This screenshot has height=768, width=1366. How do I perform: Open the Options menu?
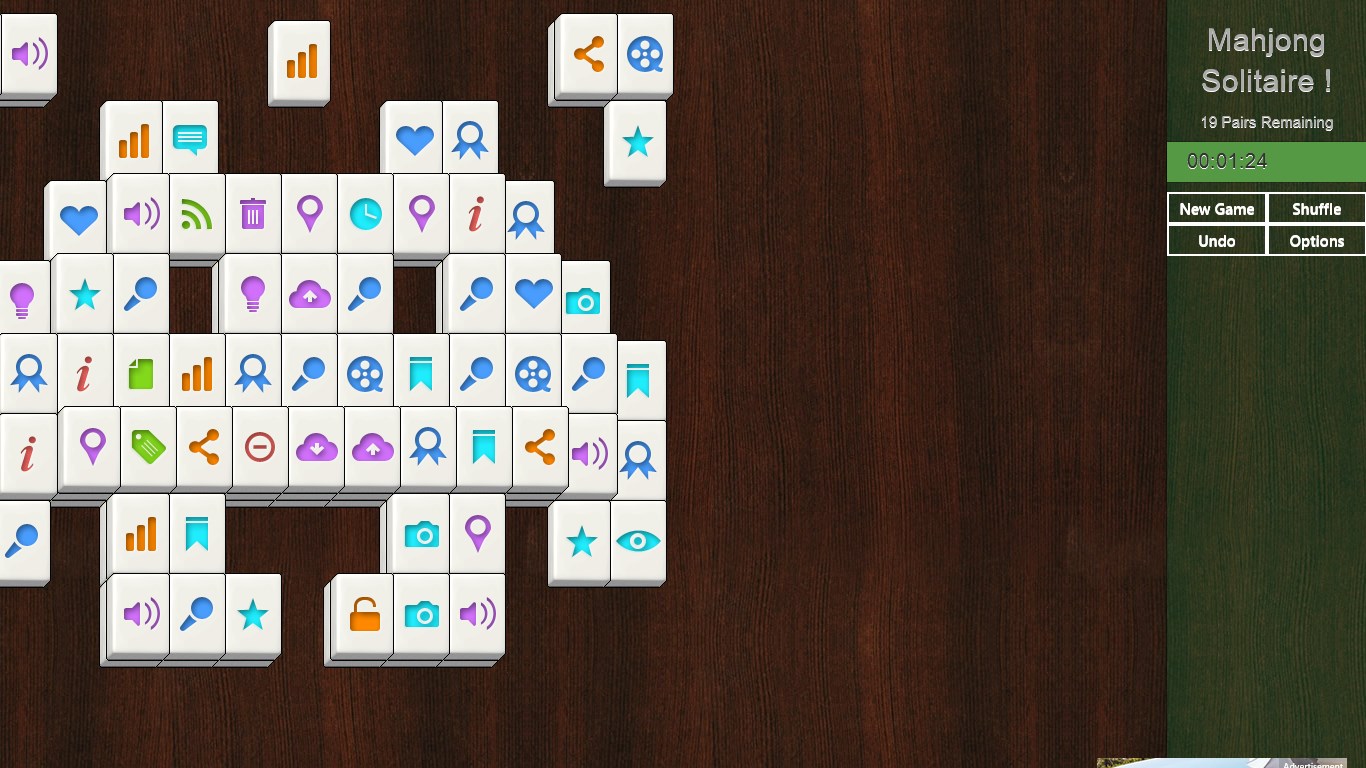point(1315,241)
